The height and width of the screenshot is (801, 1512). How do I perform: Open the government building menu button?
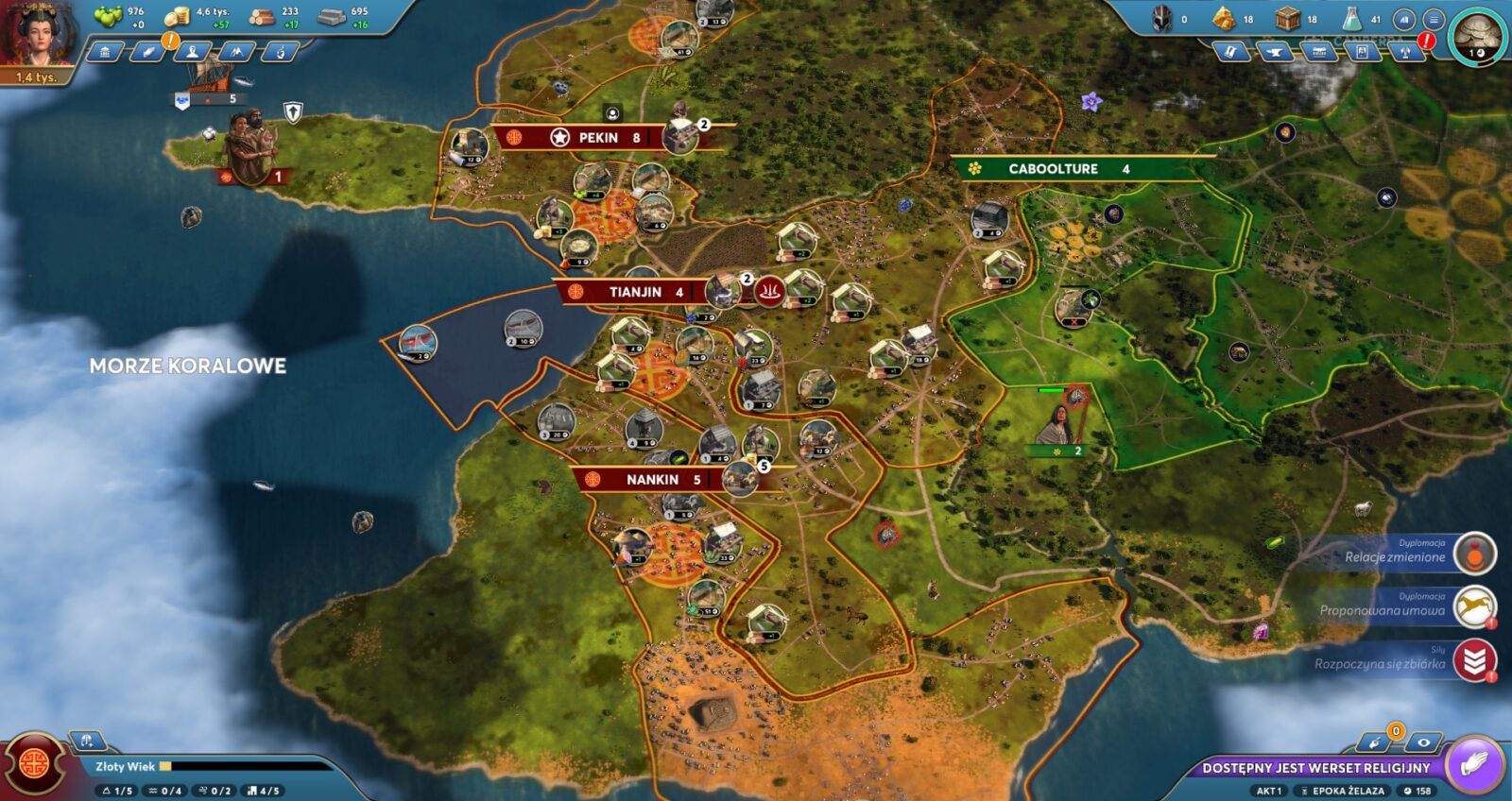pos(105,52)
